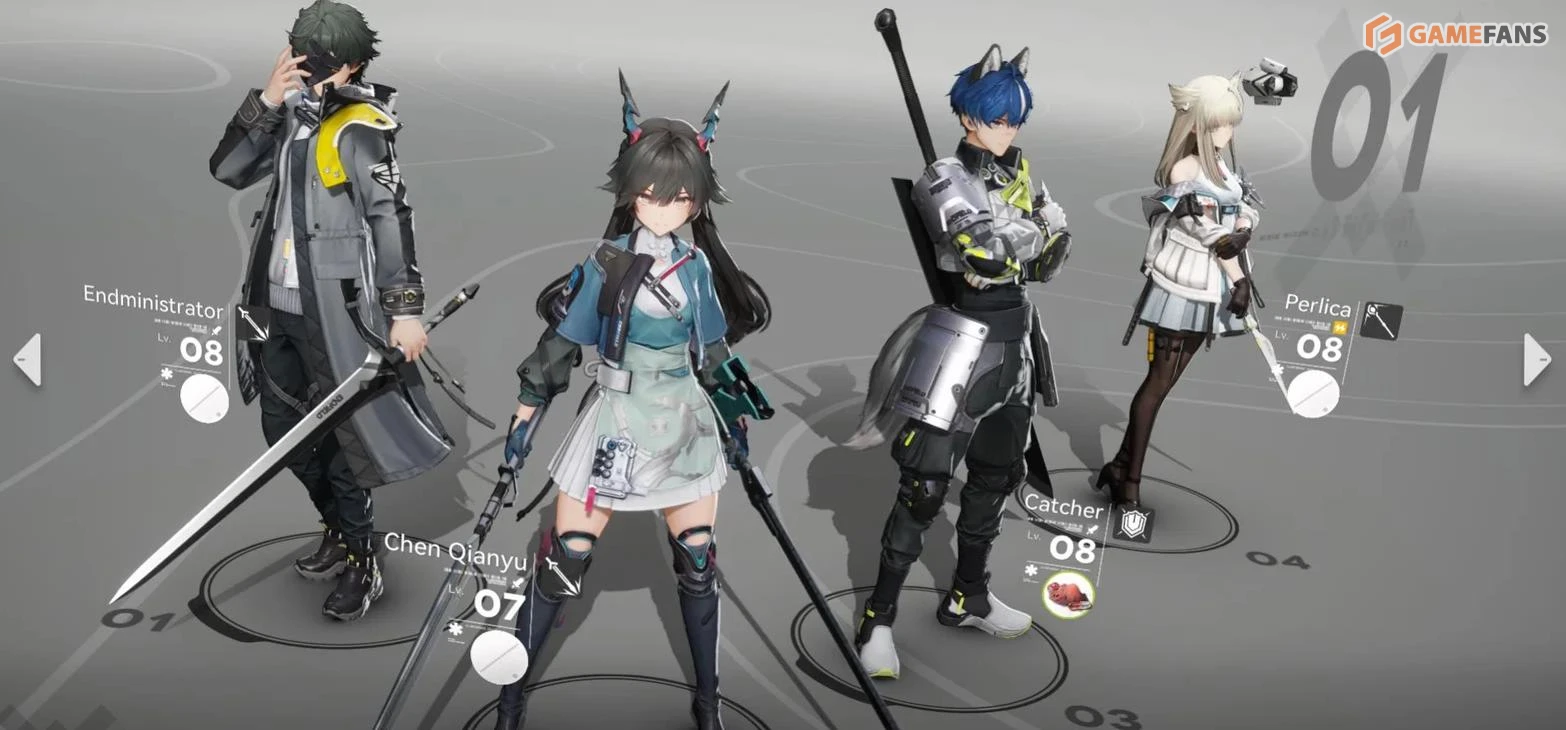Go to the next team with right arrow

(1536, 359)
